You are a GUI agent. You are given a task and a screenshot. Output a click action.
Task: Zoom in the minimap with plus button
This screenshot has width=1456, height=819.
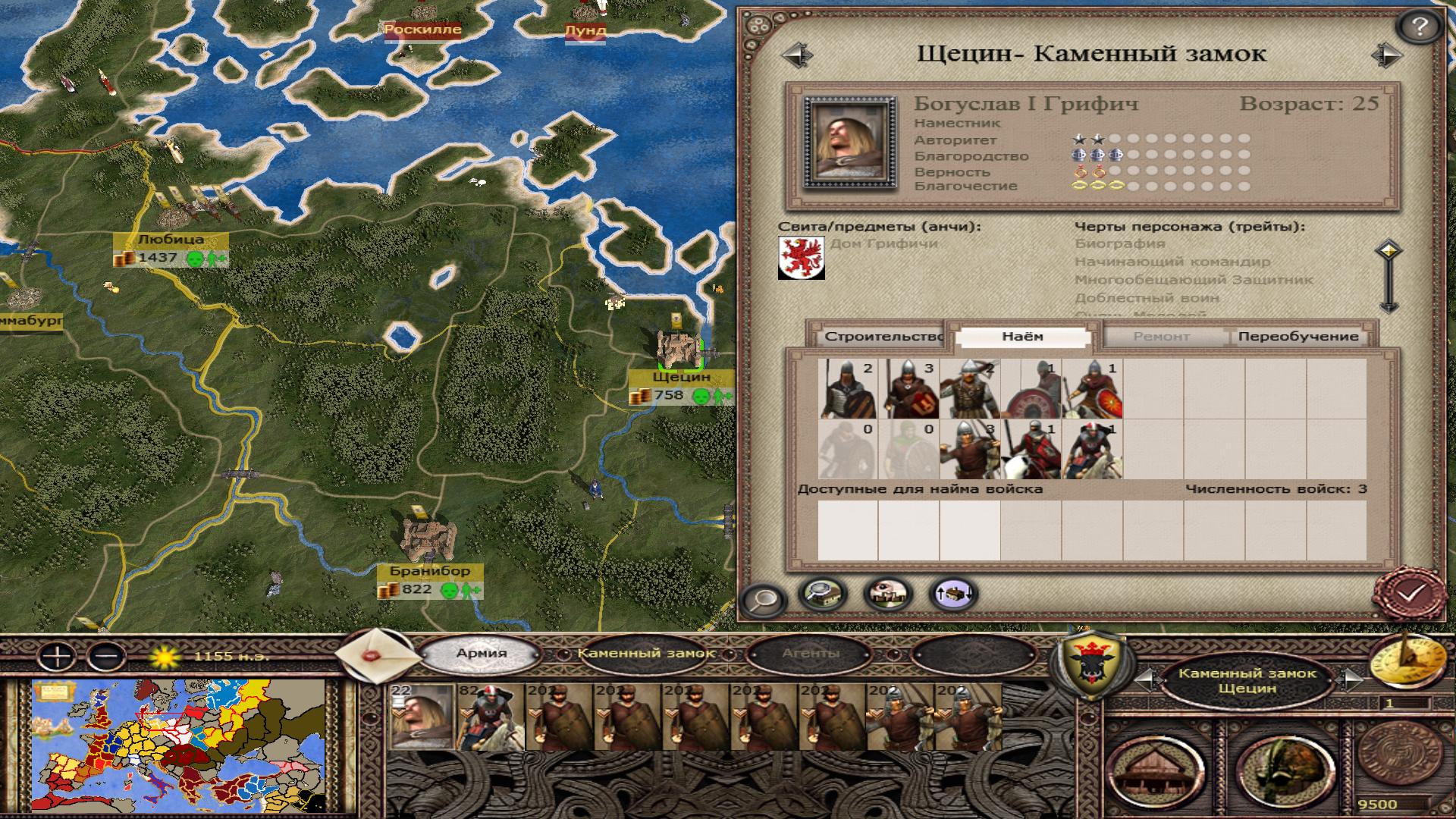[x=55, y=656]
